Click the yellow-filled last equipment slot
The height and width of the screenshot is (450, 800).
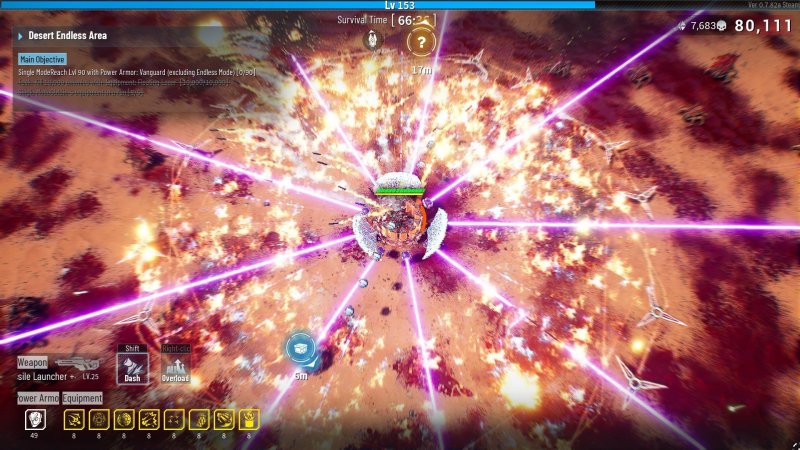248,420
